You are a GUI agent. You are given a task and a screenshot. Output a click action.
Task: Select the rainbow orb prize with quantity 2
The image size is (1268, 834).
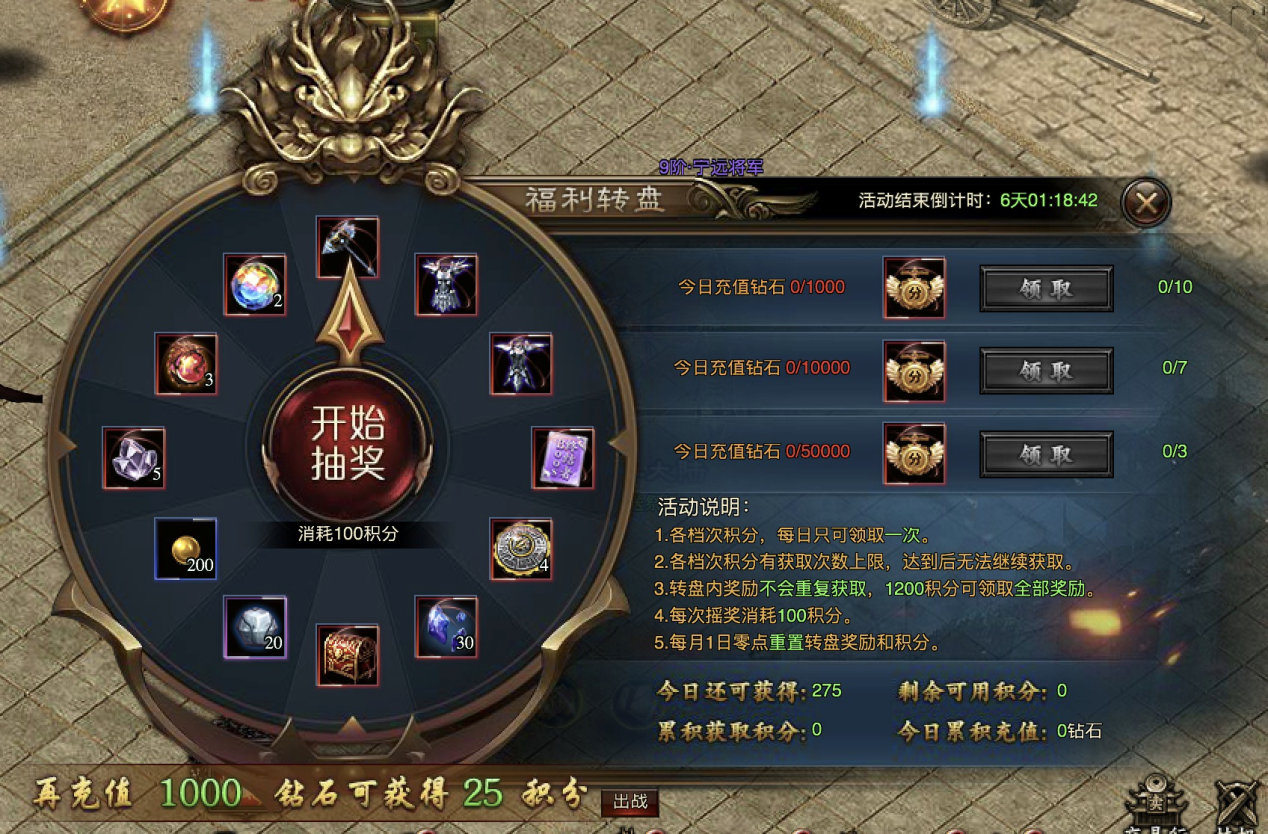pyautogui.click(x=255, y=285)
